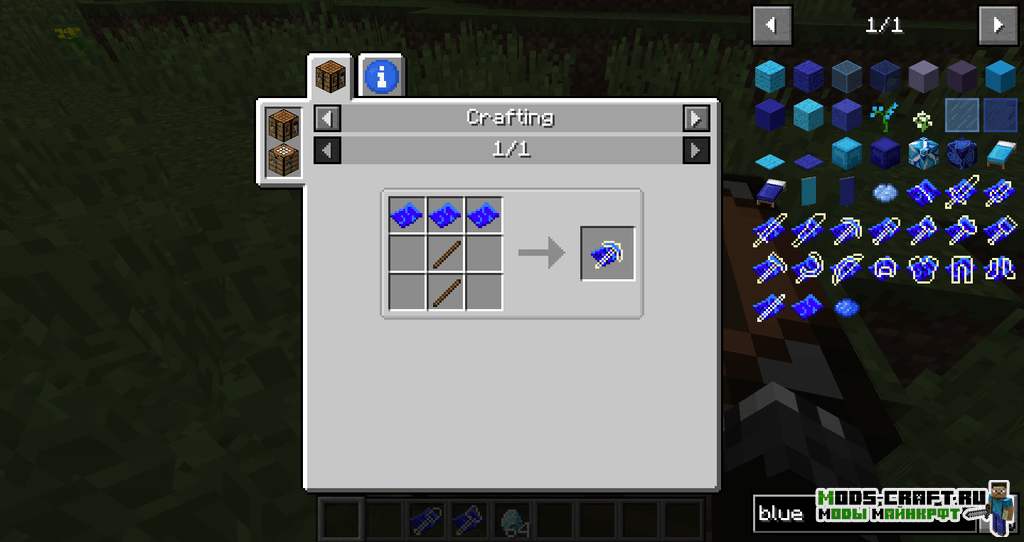The height and width of the screenshot is (542, 1024).
Task: Pick the blue leggings from the item list
Action: tap(961, 268)
